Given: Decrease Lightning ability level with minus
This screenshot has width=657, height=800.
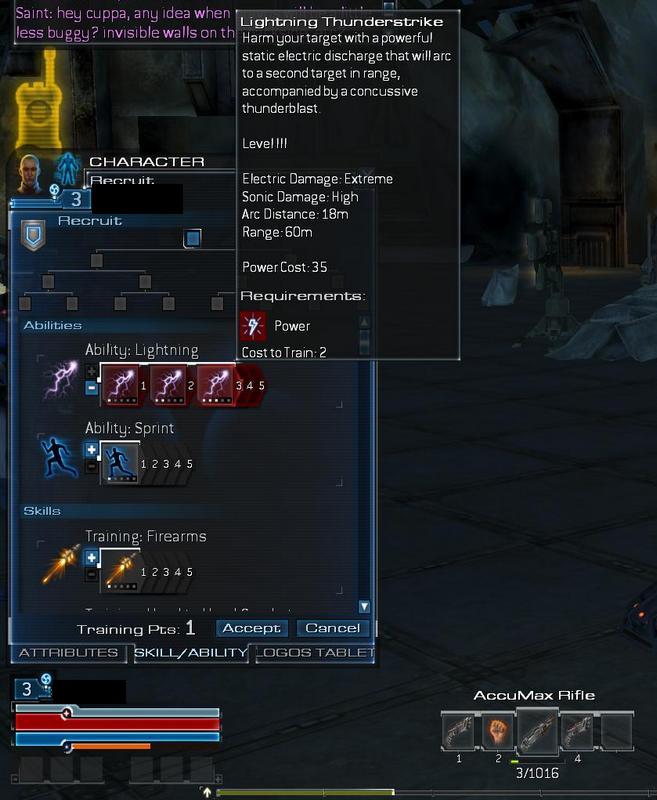Looking at the screenshot, I should click(x=92, y=389).
